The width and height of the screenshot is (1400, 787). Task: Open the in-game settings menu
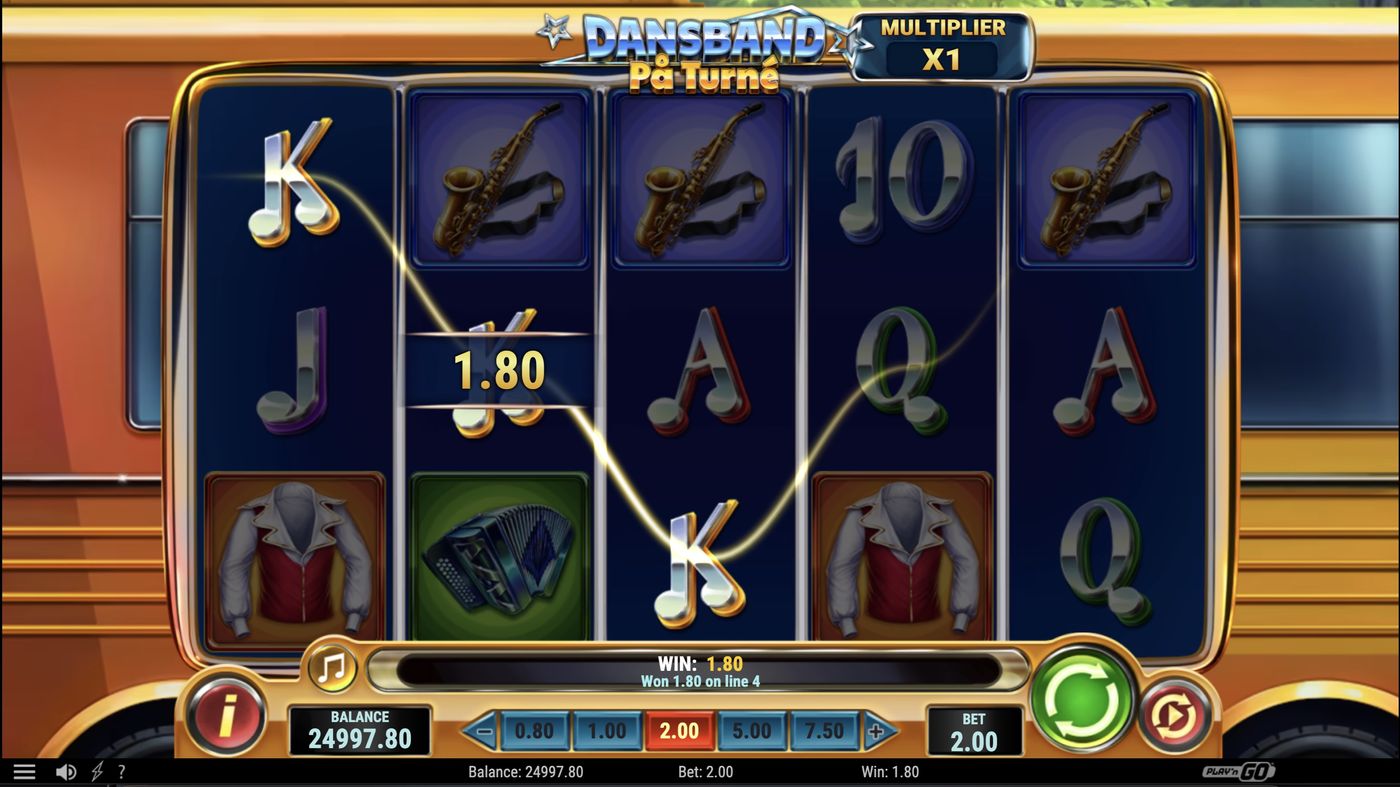click(x=24, y=770)
